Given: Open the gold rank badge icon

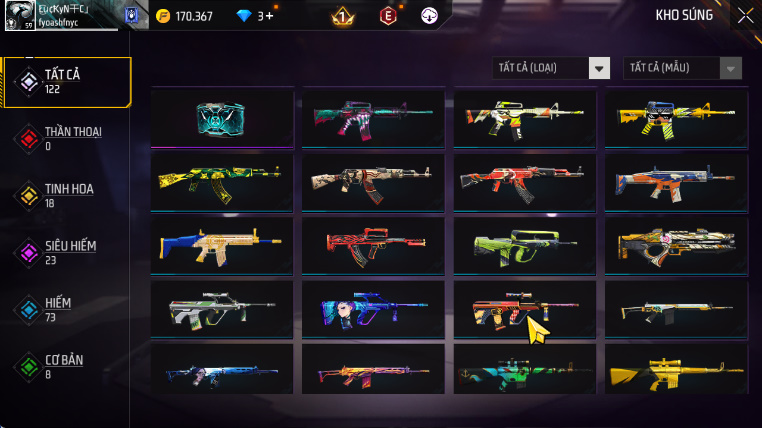Looking at the screenshot, I should click(x=341, y=16).
